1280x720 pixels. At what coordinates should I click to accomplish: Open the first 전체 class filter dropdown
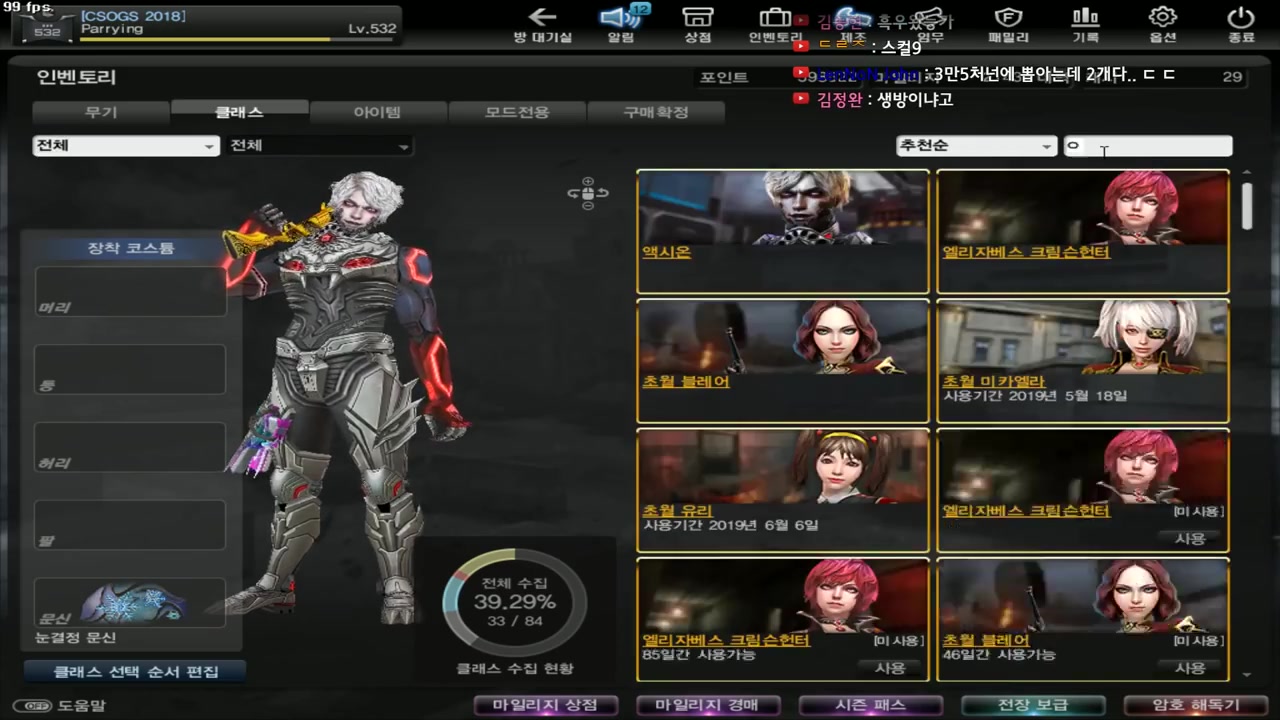pyautogui.click(x=125, y=146)
